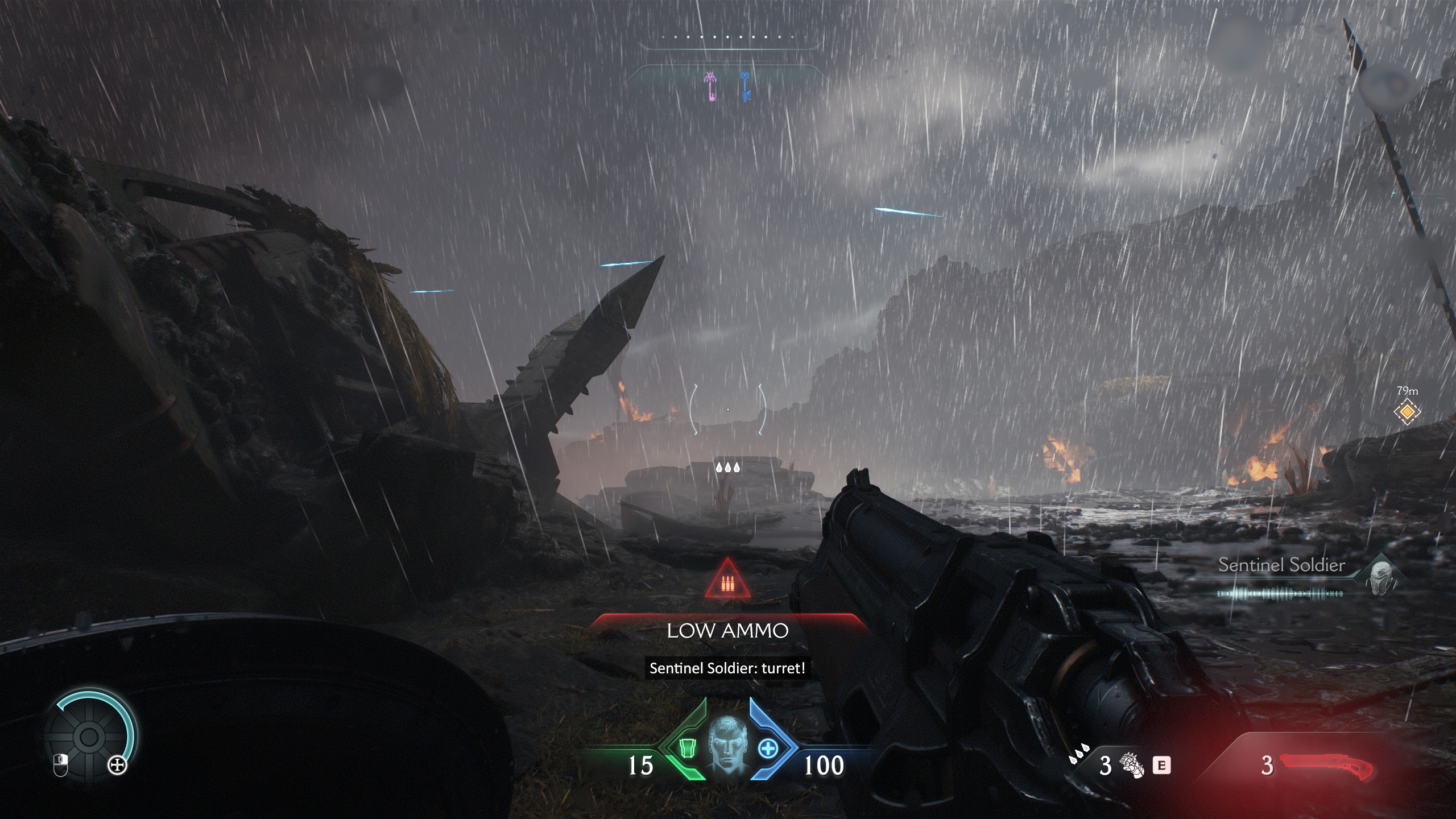Click the crosshair-in-circle icon beside the shield
Image resolution: width=1456 pixels, height=819 pixels.
[118, 766]
